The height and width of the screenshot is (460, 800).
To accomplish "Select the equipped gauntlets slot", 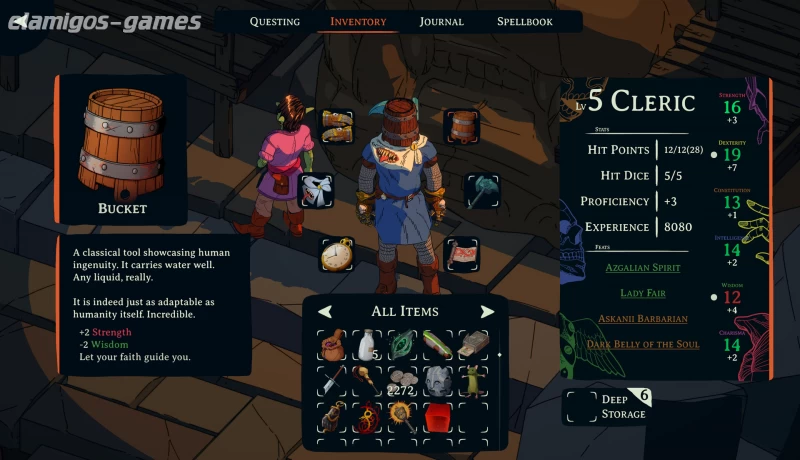I will tap(337, 126).
